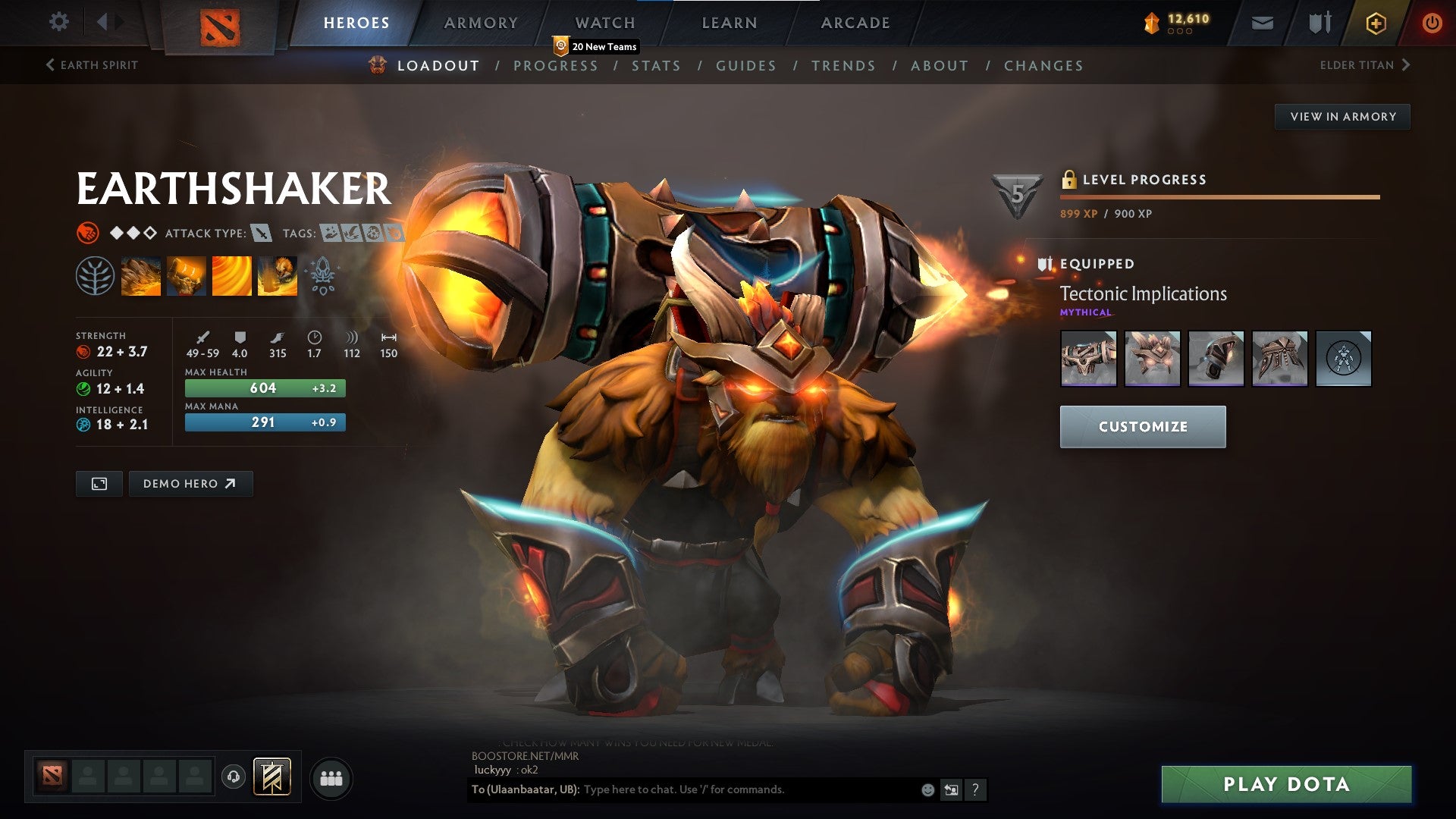
Task: Click the Aghanim's Scepter upgrade icon
Action: point(322,275)
